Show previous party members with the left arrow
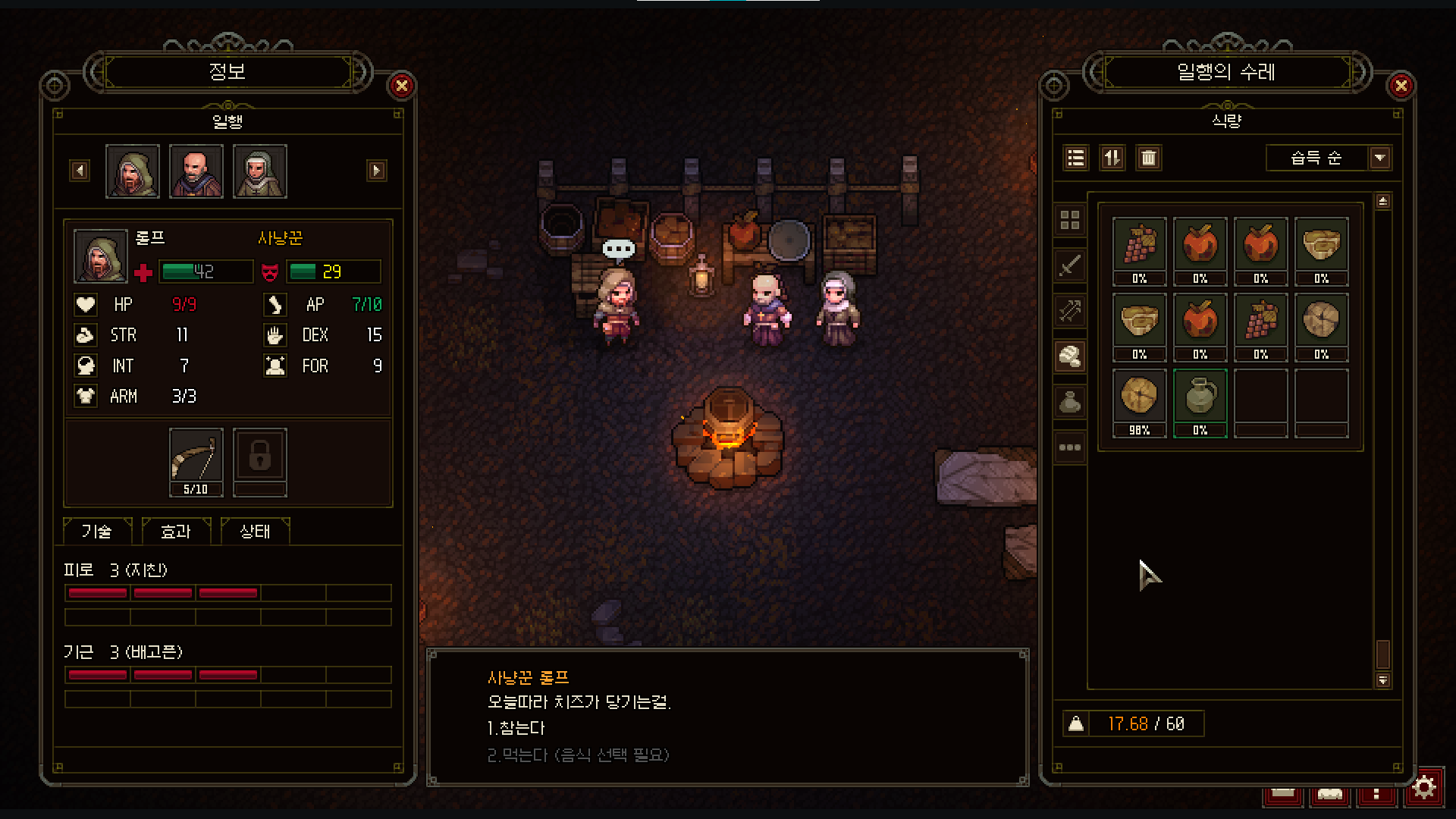 tap(80, 171)
